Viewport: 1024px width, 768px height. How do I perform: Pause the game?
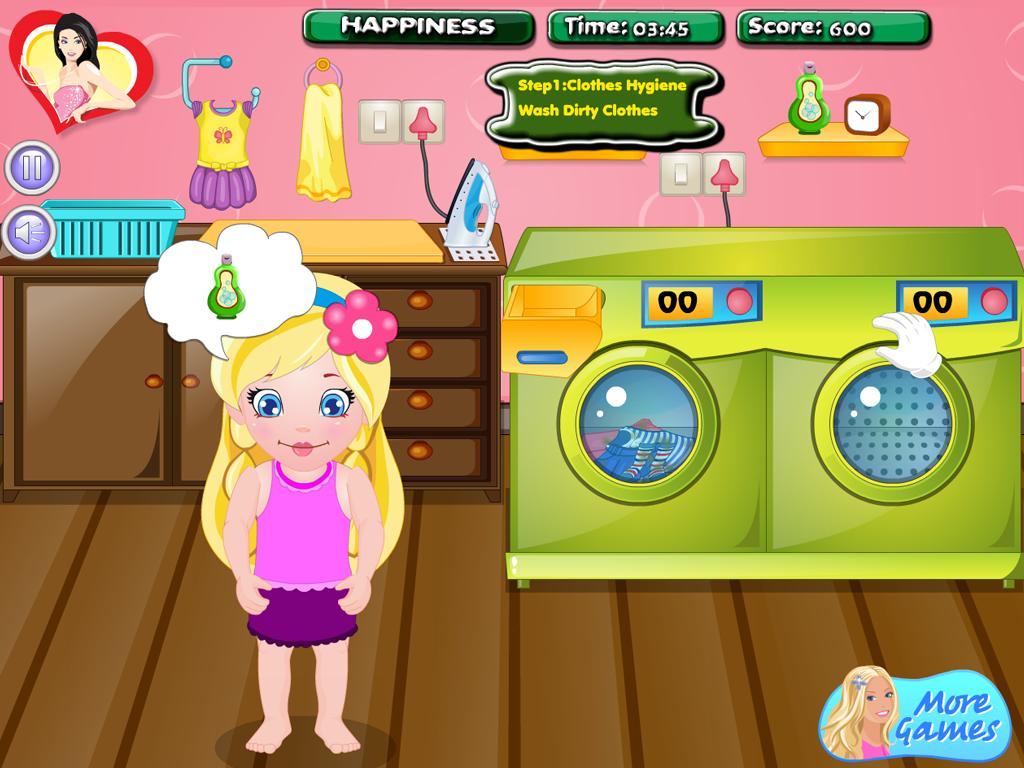[x=32, y=167]
